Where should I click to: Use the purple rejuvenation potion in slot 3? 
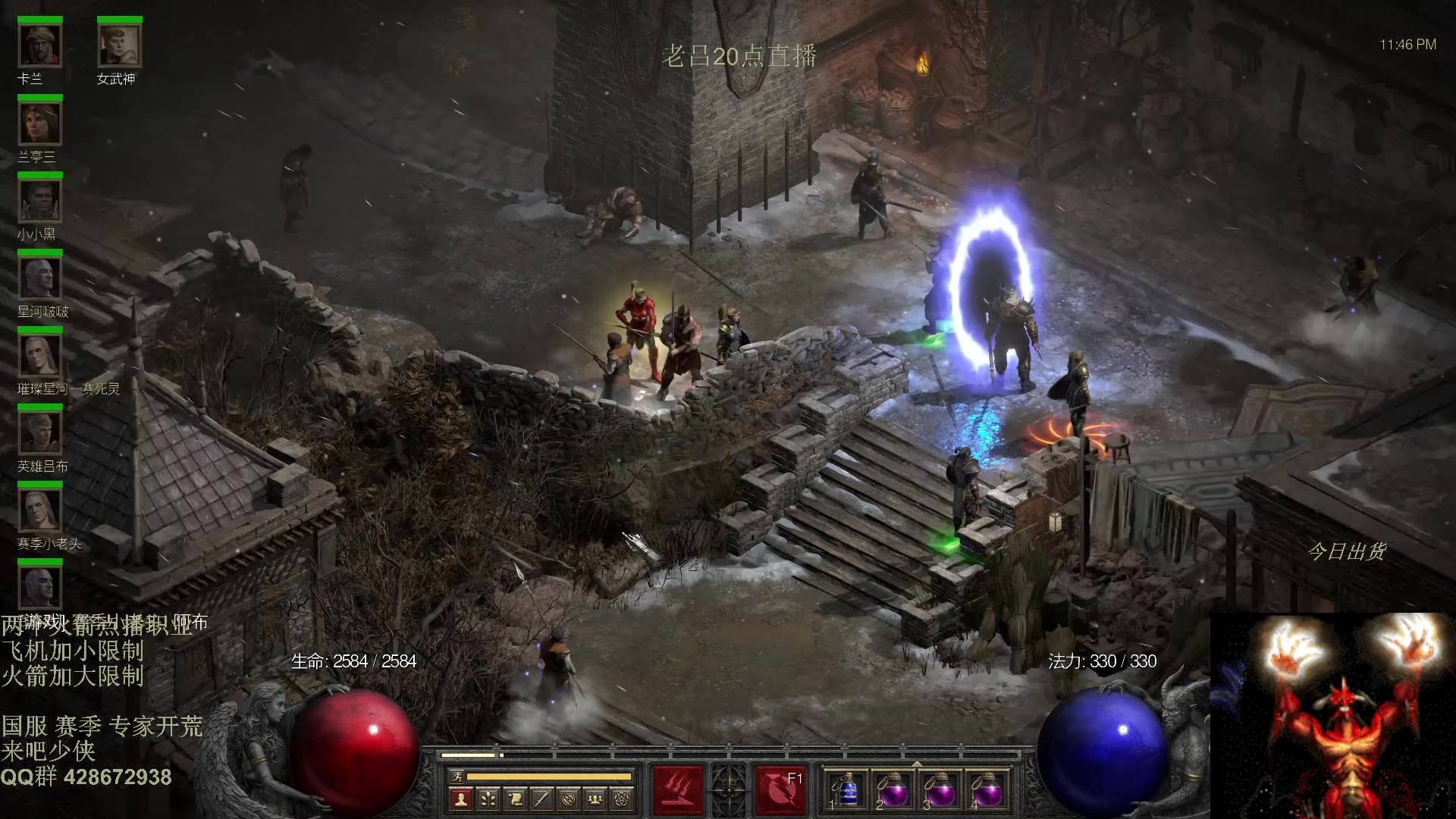940,790
